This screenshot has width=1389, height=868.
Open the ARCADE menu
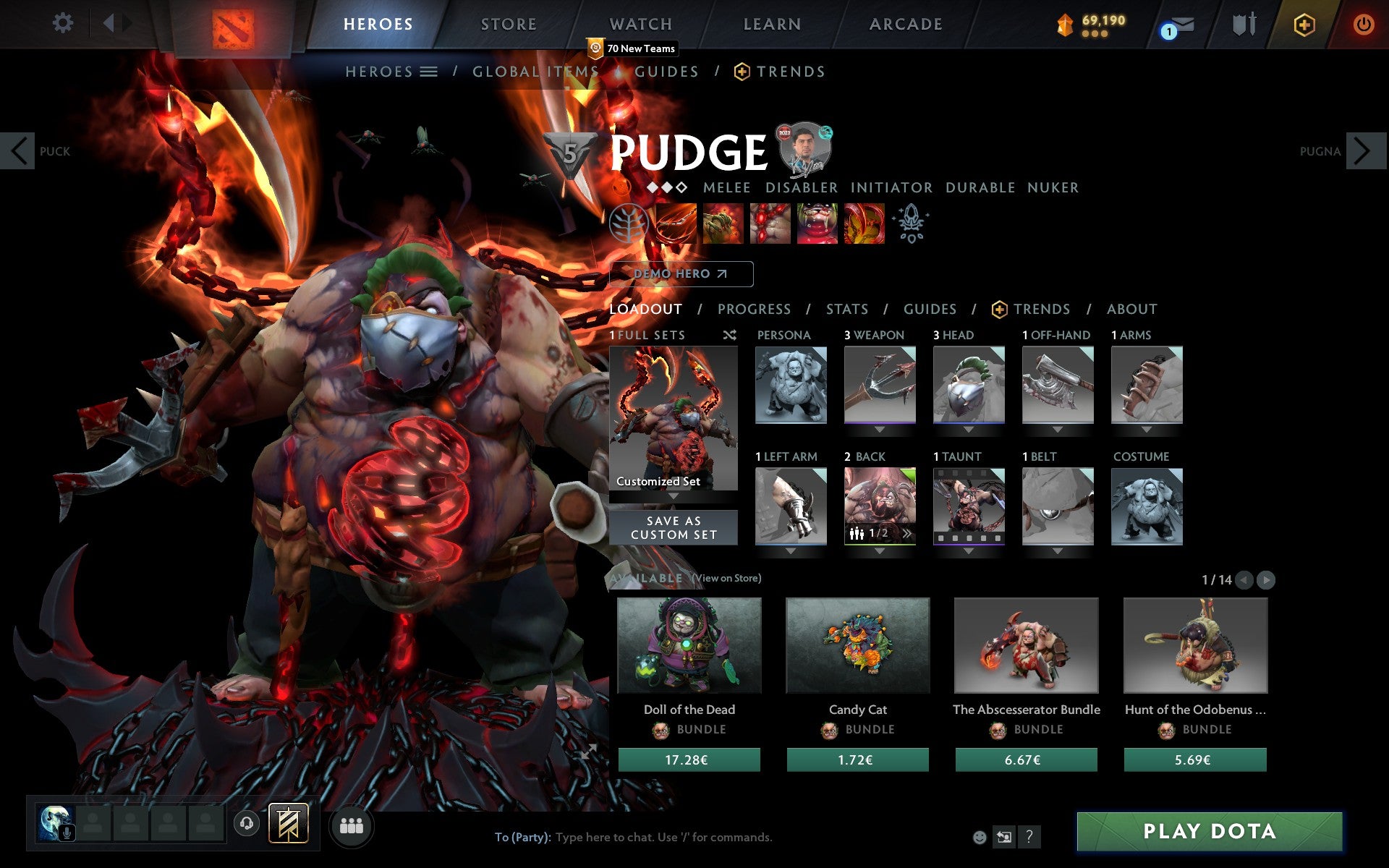904,24
